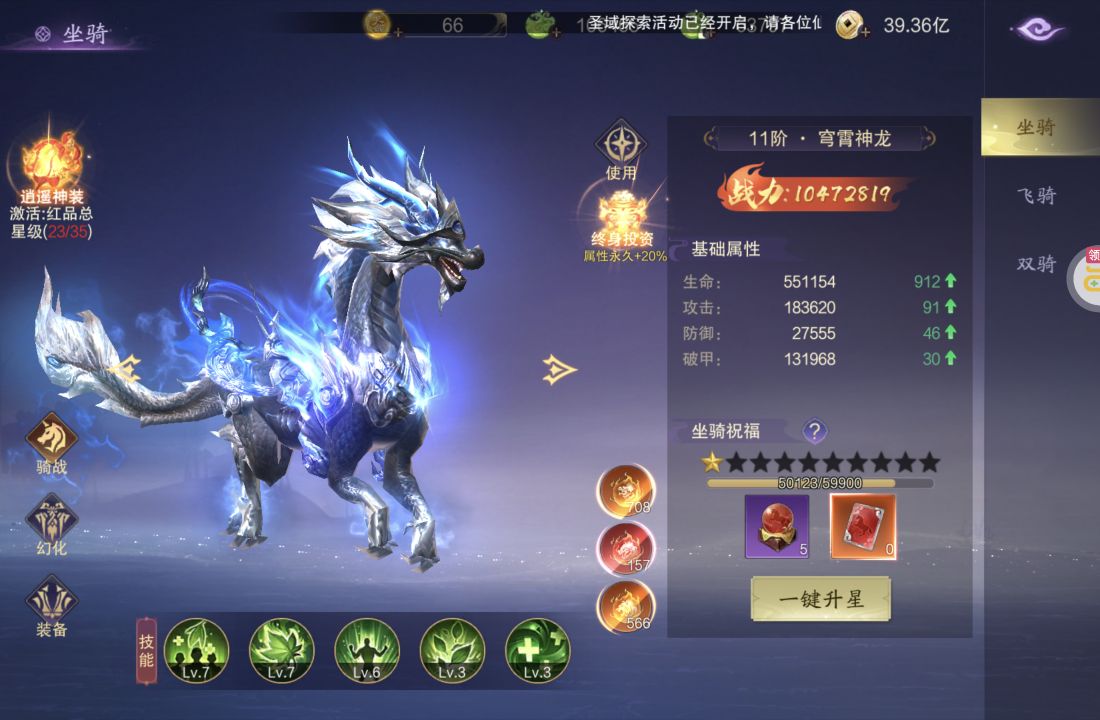
Task: Switch to the 飞骑 tab
Action: pos(1036,196)
